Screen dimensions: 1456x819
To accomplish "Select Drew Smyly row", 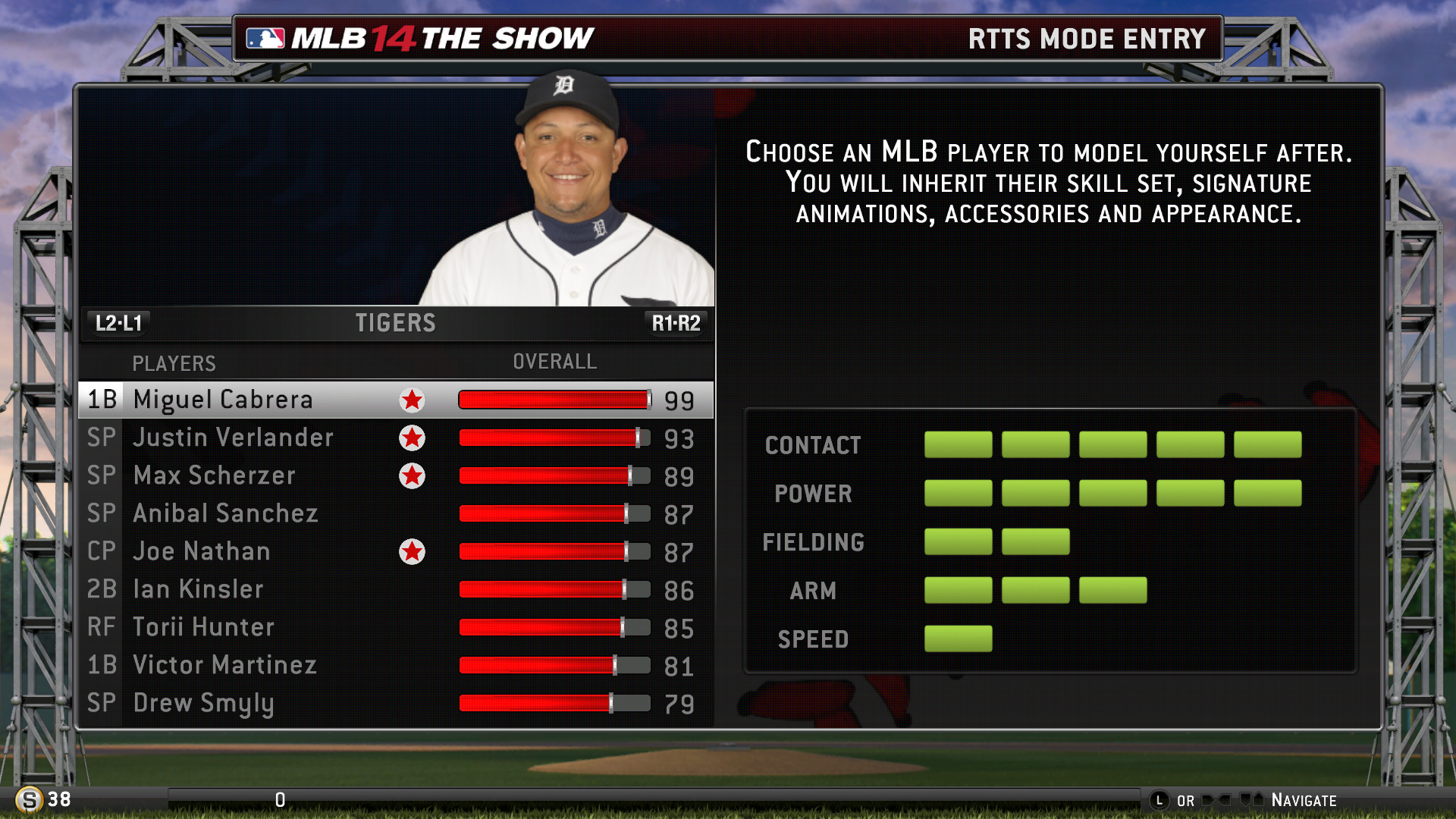I will 203,703.
